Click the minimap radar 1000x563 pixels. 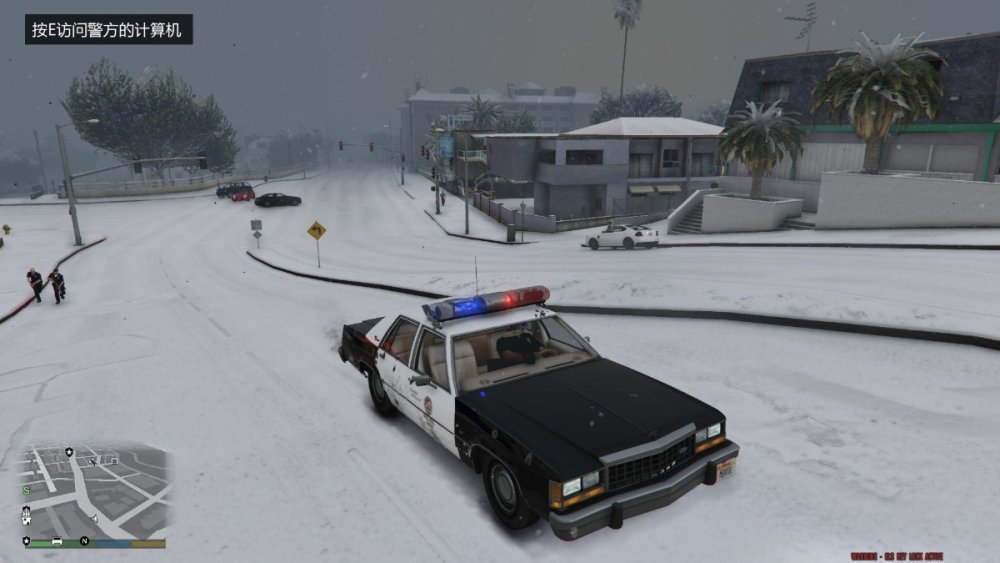(x=95, y=494)
